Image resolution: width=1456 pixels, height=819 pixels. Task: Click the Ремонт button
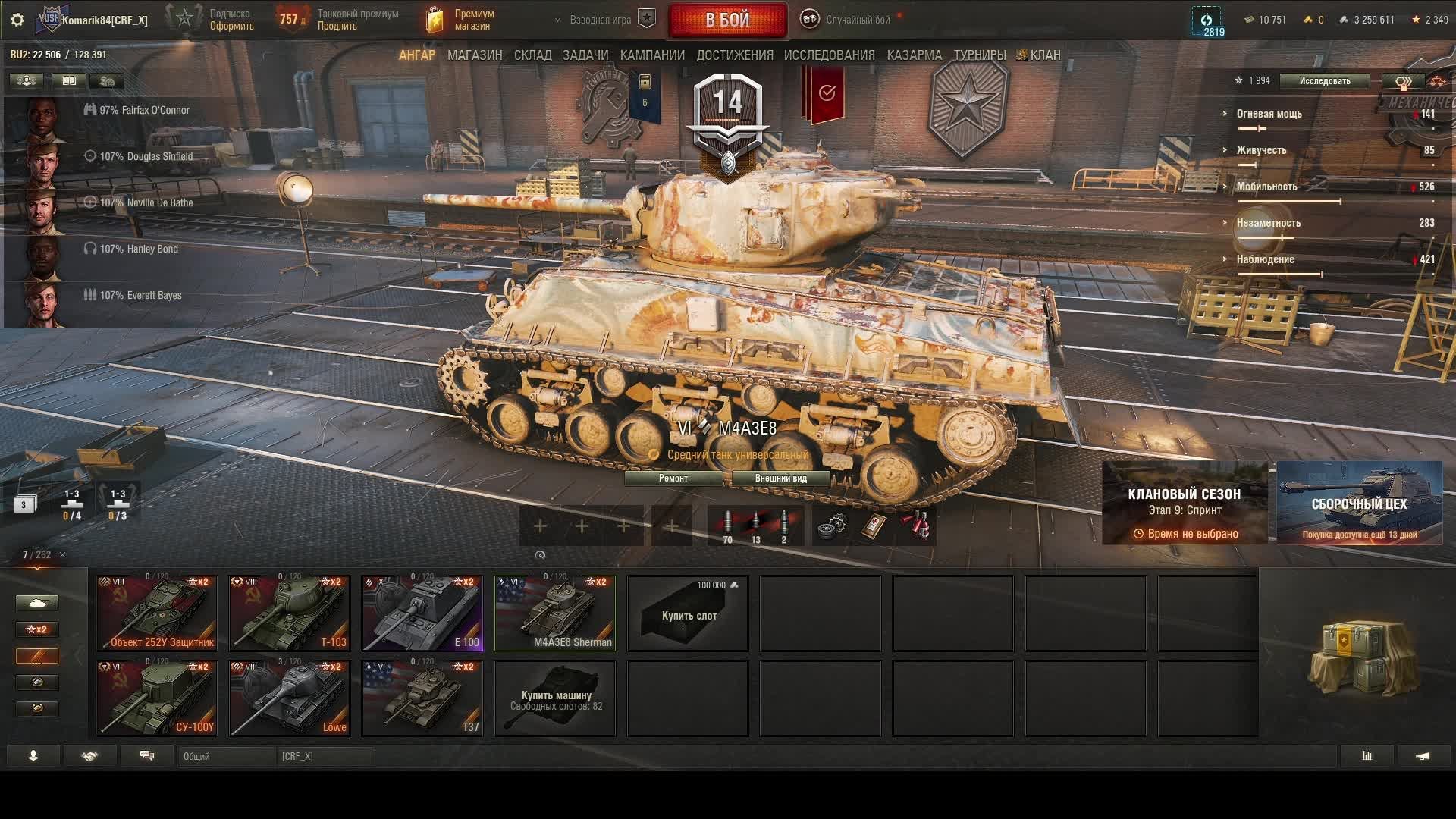(673, 479)
